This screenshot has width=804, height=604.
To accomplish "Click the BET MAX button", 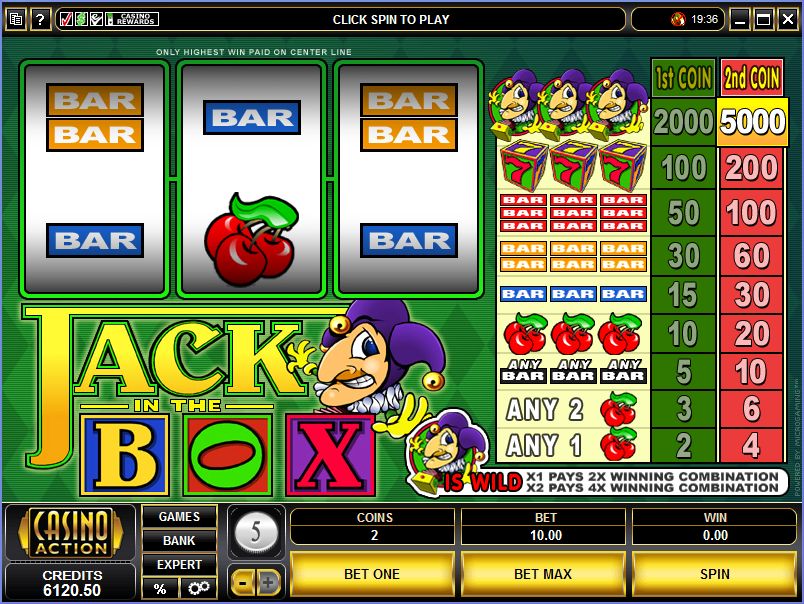I will pyautogui.click(x=543, y=574).
